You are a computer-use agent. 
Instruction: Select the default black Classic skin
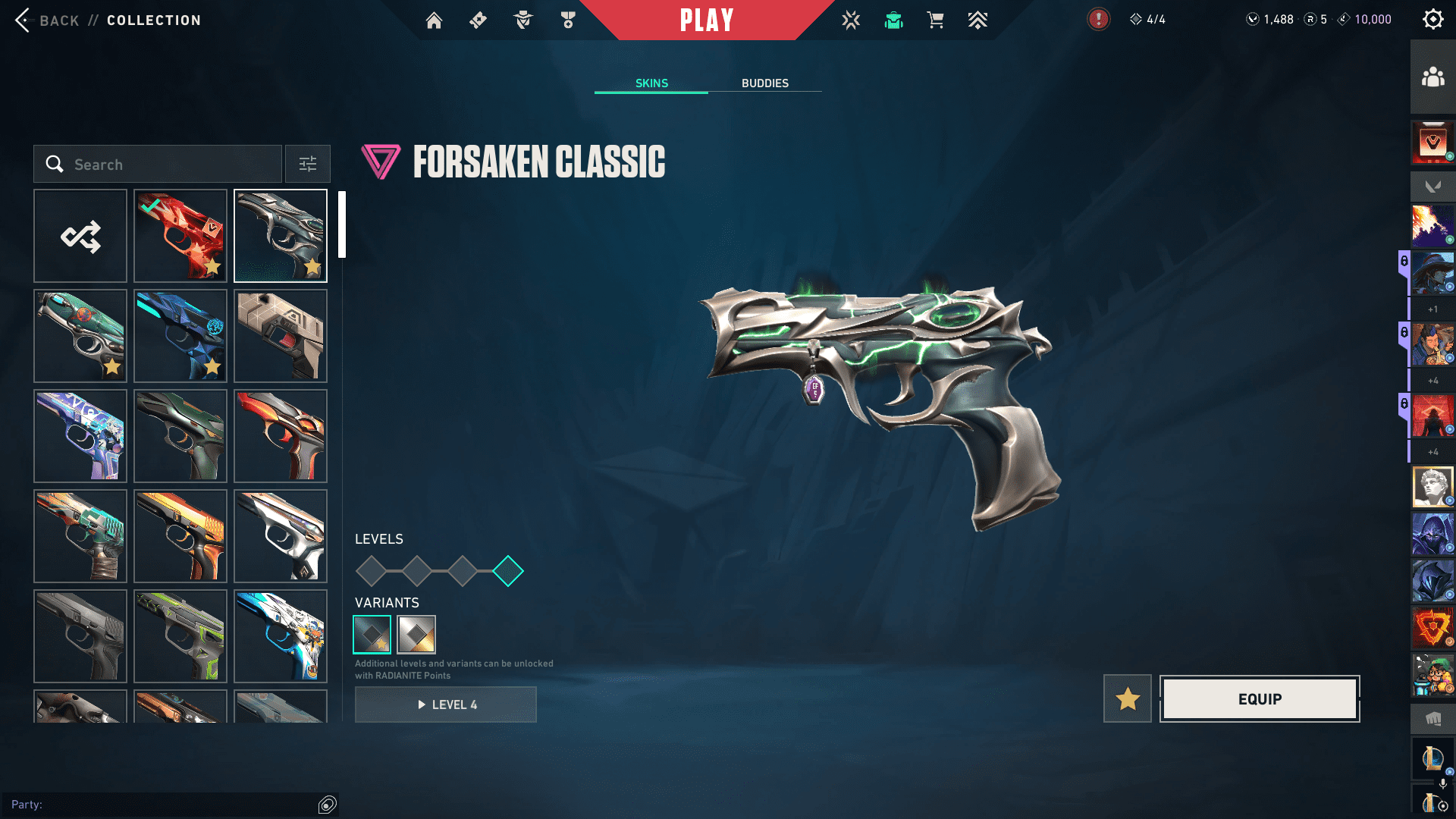pos(80,636)
